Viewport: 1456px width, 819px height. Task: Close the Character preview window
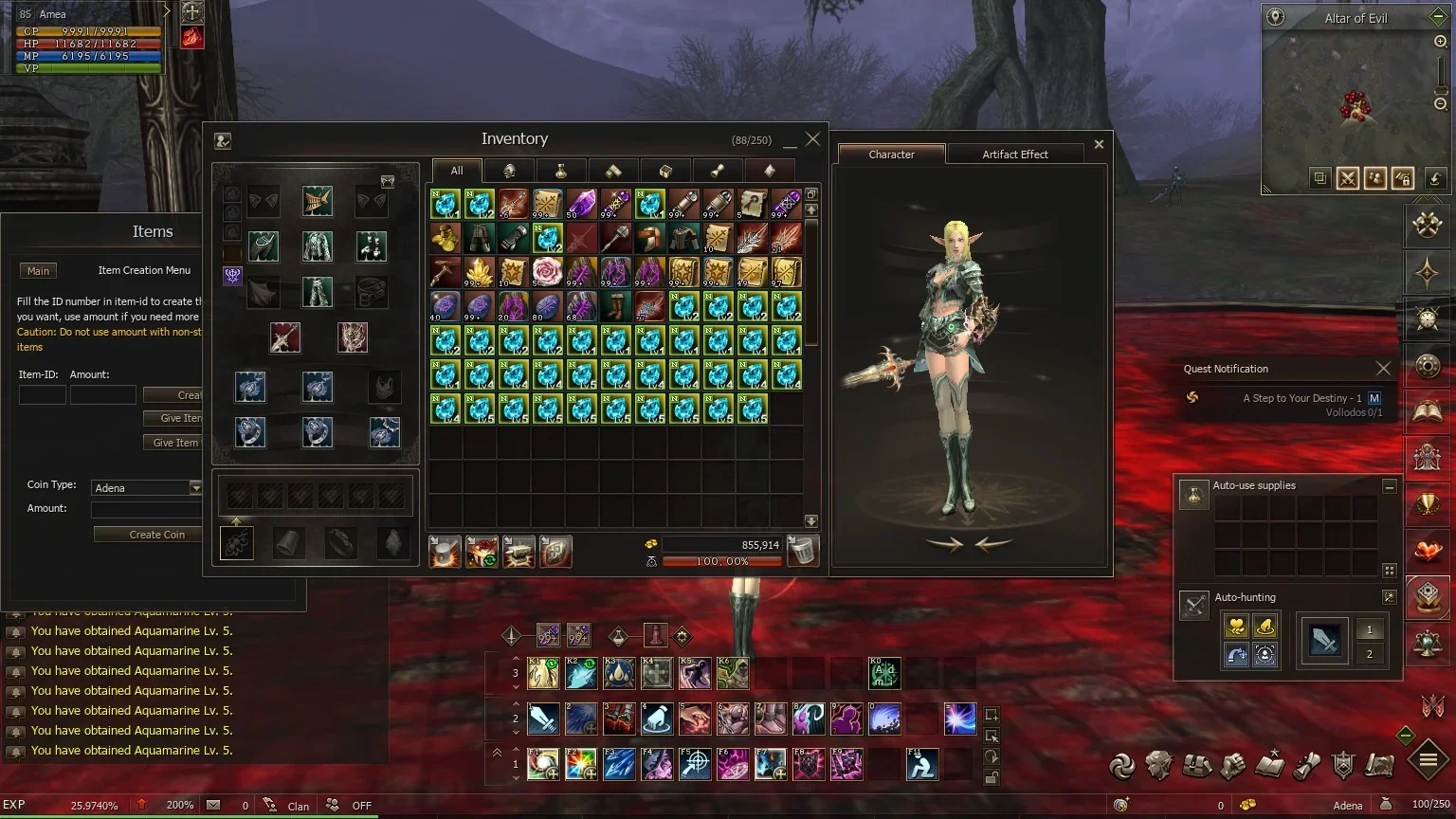tap(1099, 144)
